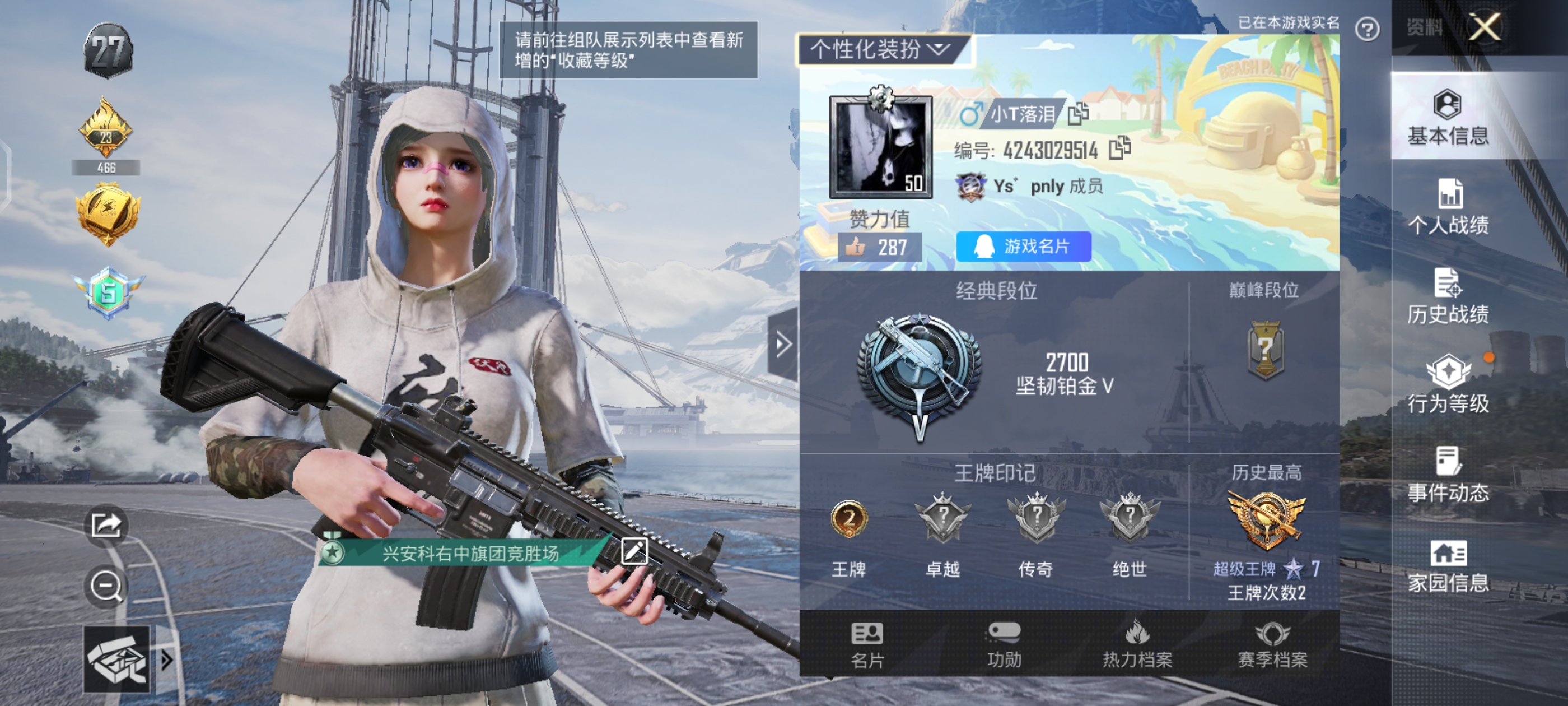Switch to the 功勋 bottom tab

tap(1003, 645)
